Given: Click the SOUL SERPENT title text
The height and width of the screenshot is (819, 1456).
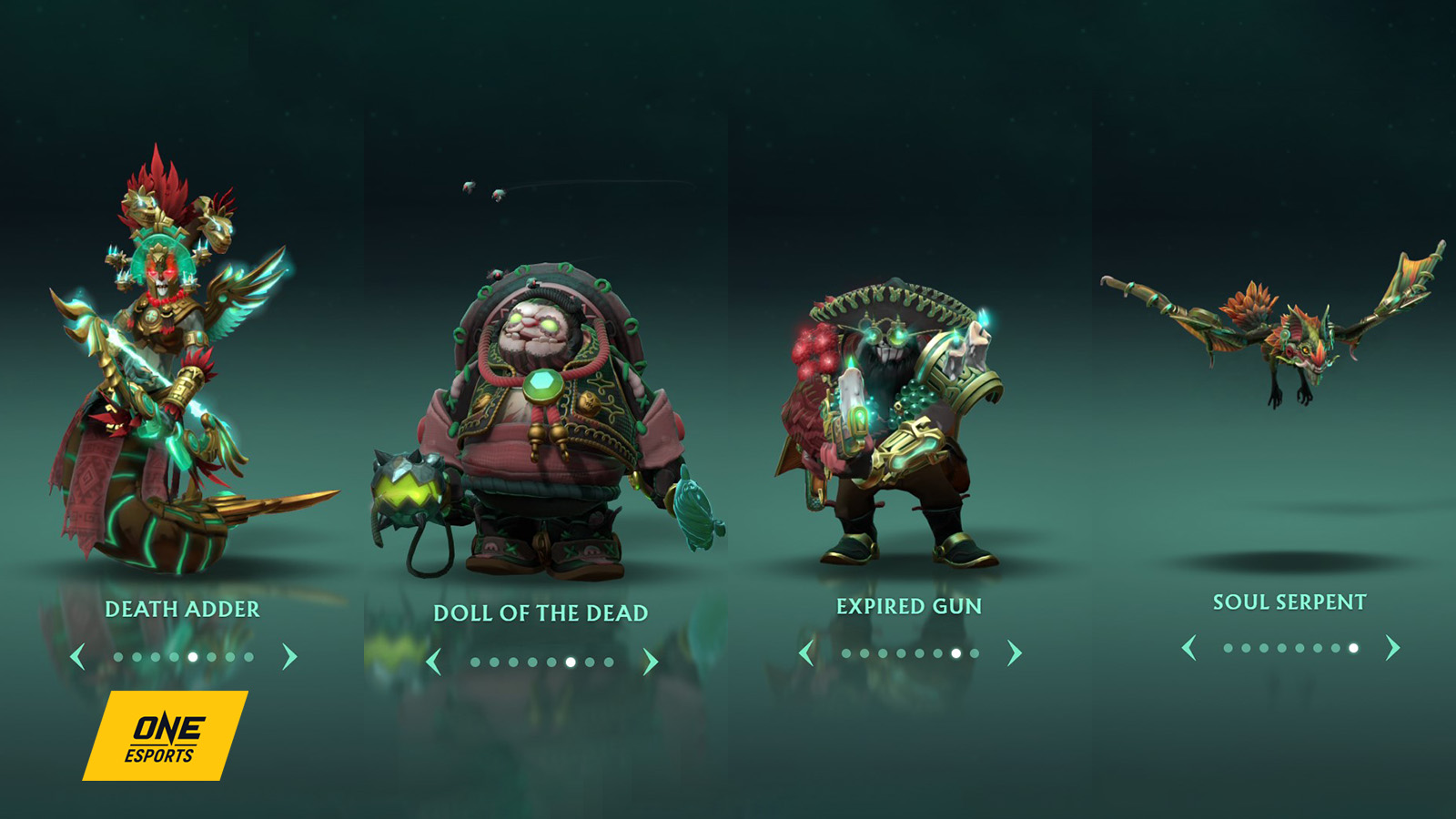Looking at the screenshot, I should 1289,602.
